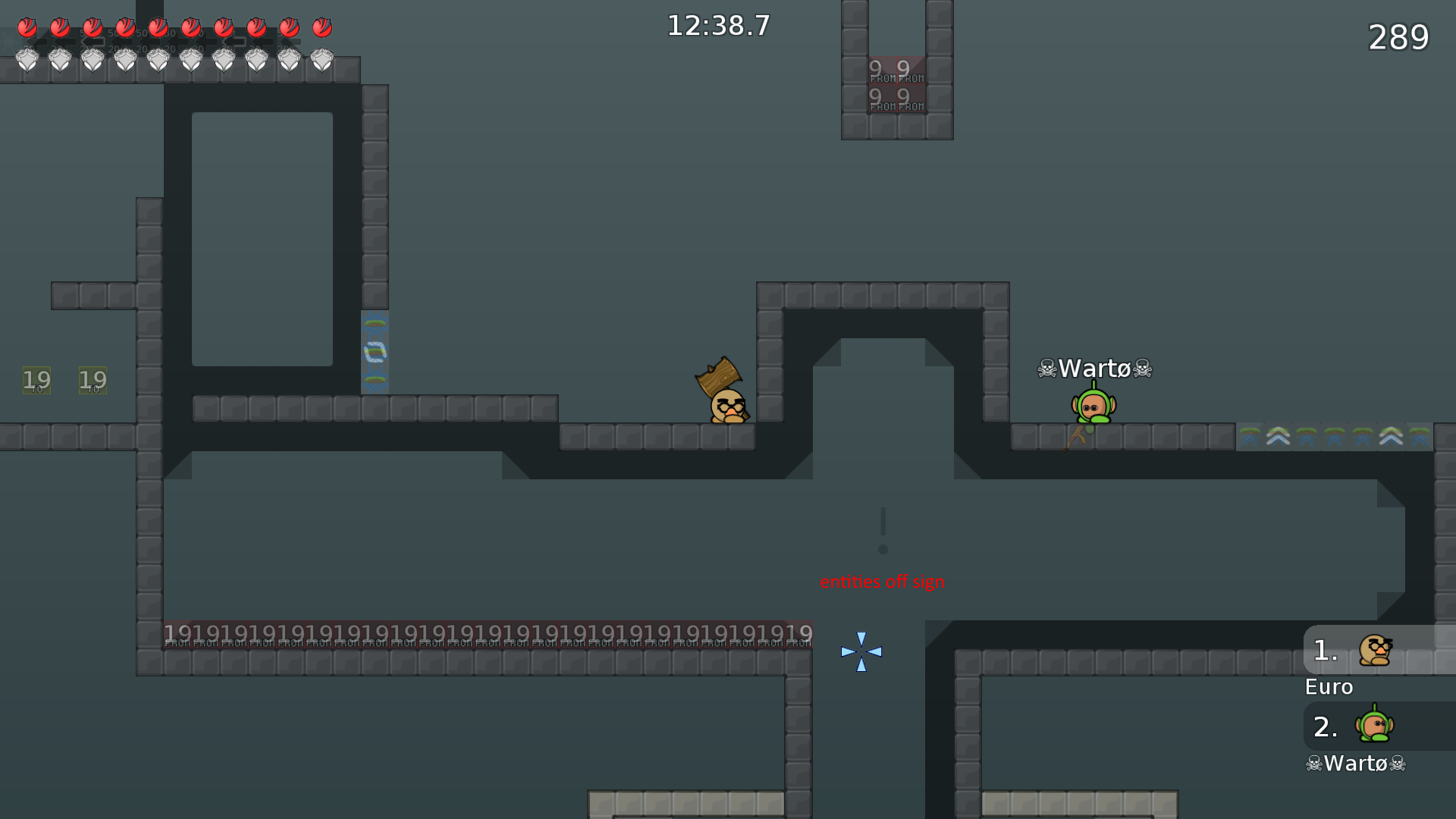Toggle the skull beside Wartø's rank 2 entry
This screenshot has height=819, width=1456.
pyautogui.click(x=1314, y=764)
